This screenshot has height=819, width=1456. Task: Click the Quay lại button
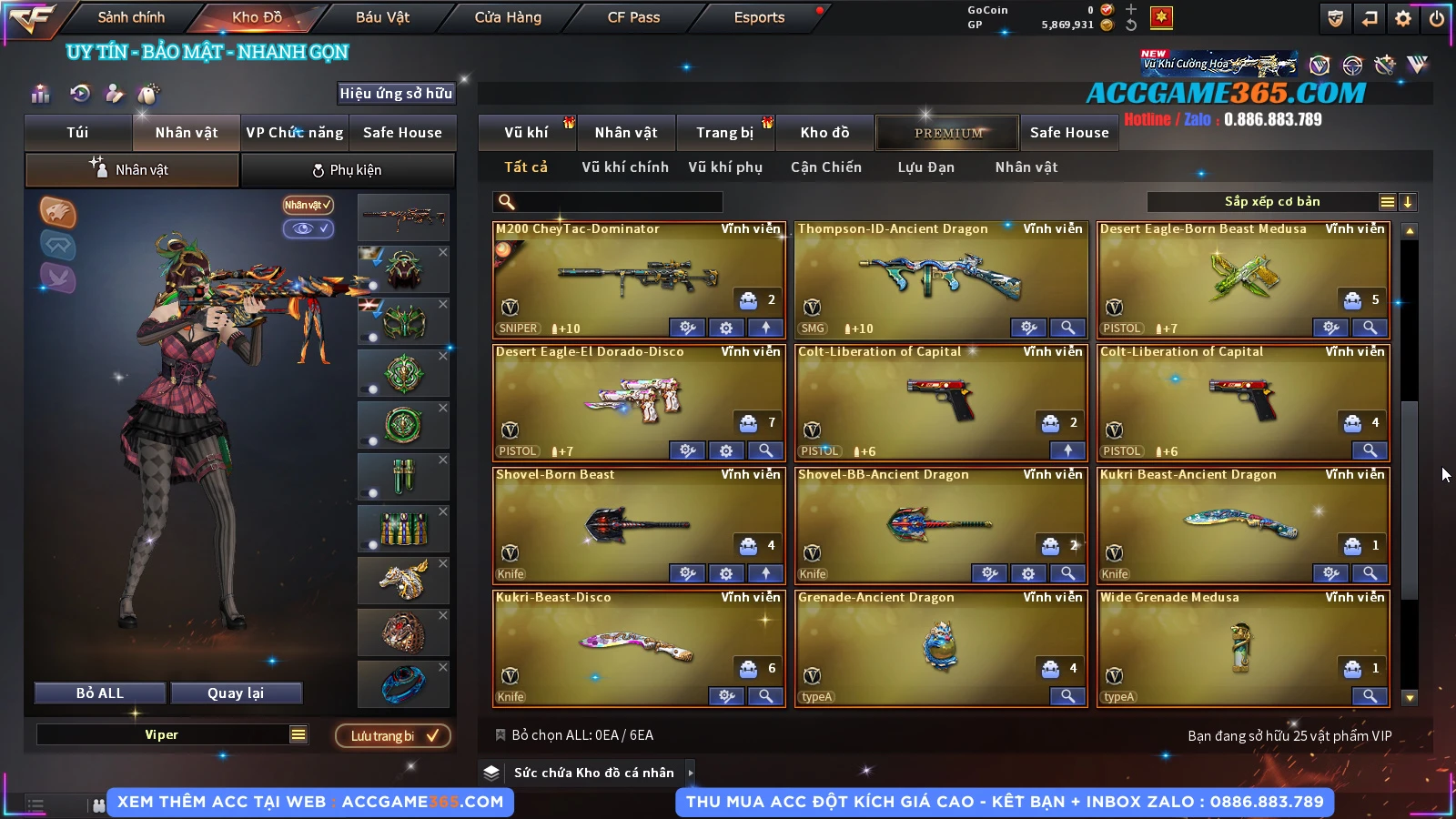pyautogui.click(x=236, y=693)
